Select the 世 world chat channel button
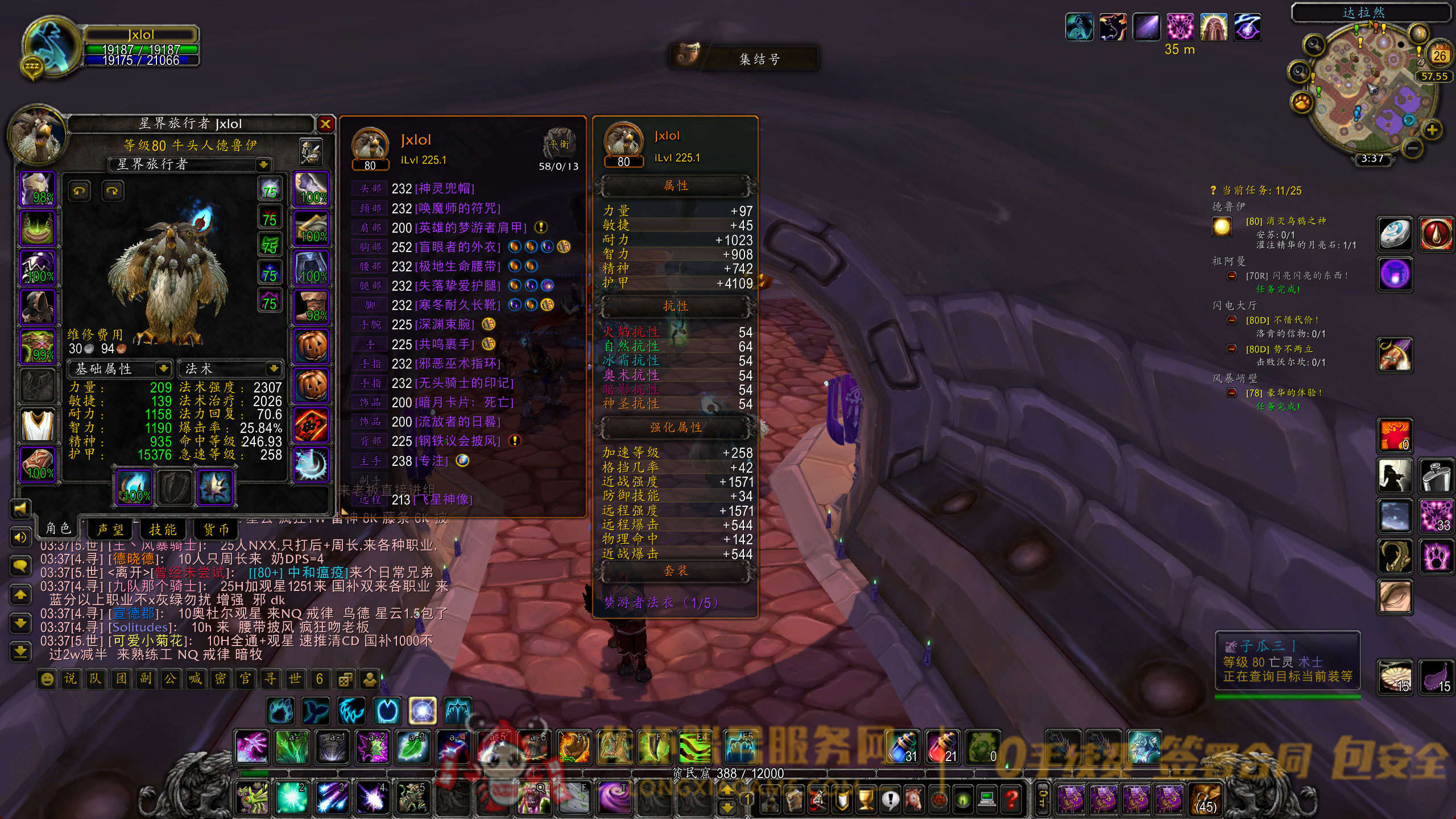The image size is (1456, 819). coord(295,679)
